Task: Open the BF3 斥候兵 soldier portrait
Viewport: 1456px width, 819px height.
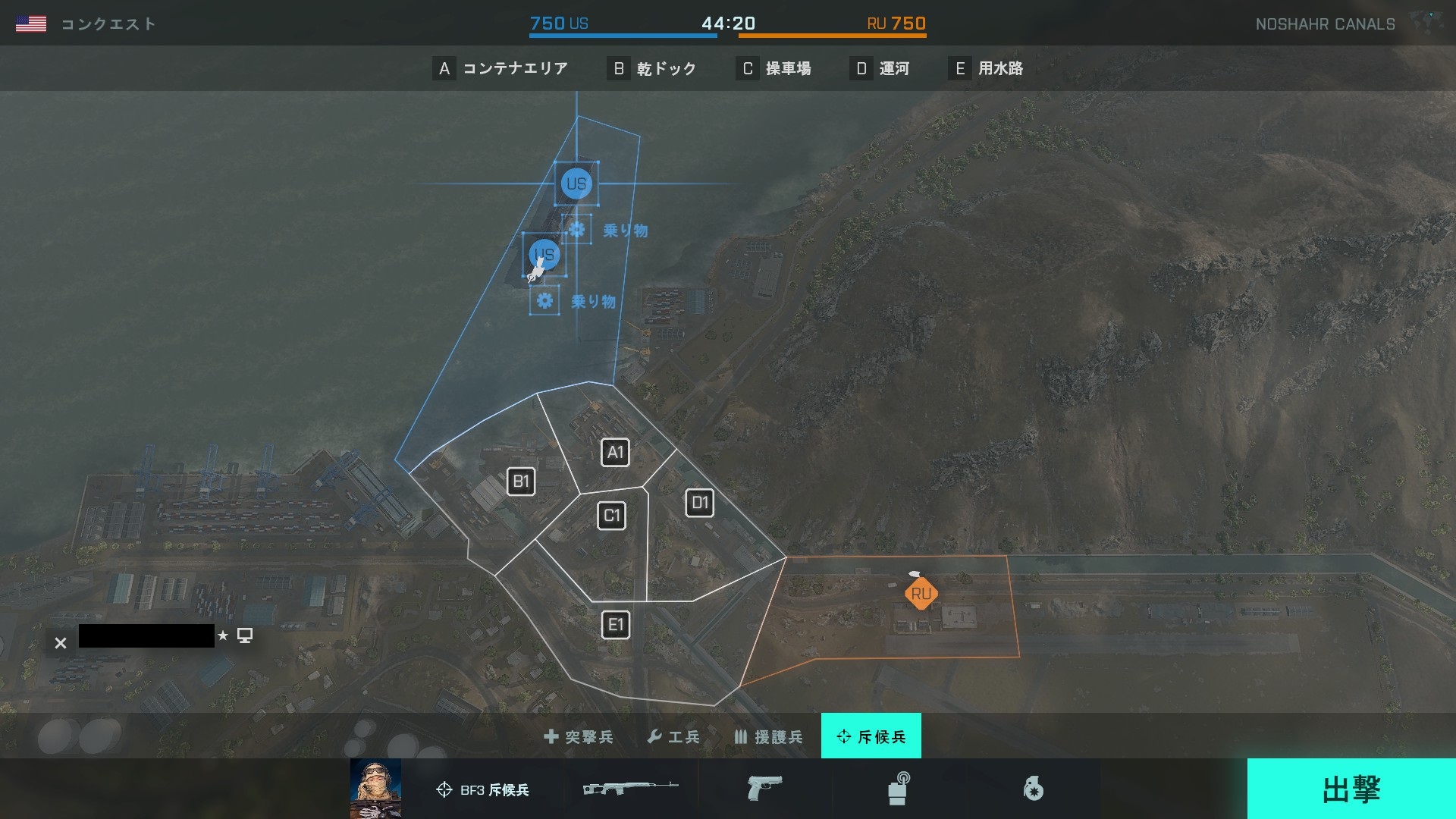Action: pos(376,789)
